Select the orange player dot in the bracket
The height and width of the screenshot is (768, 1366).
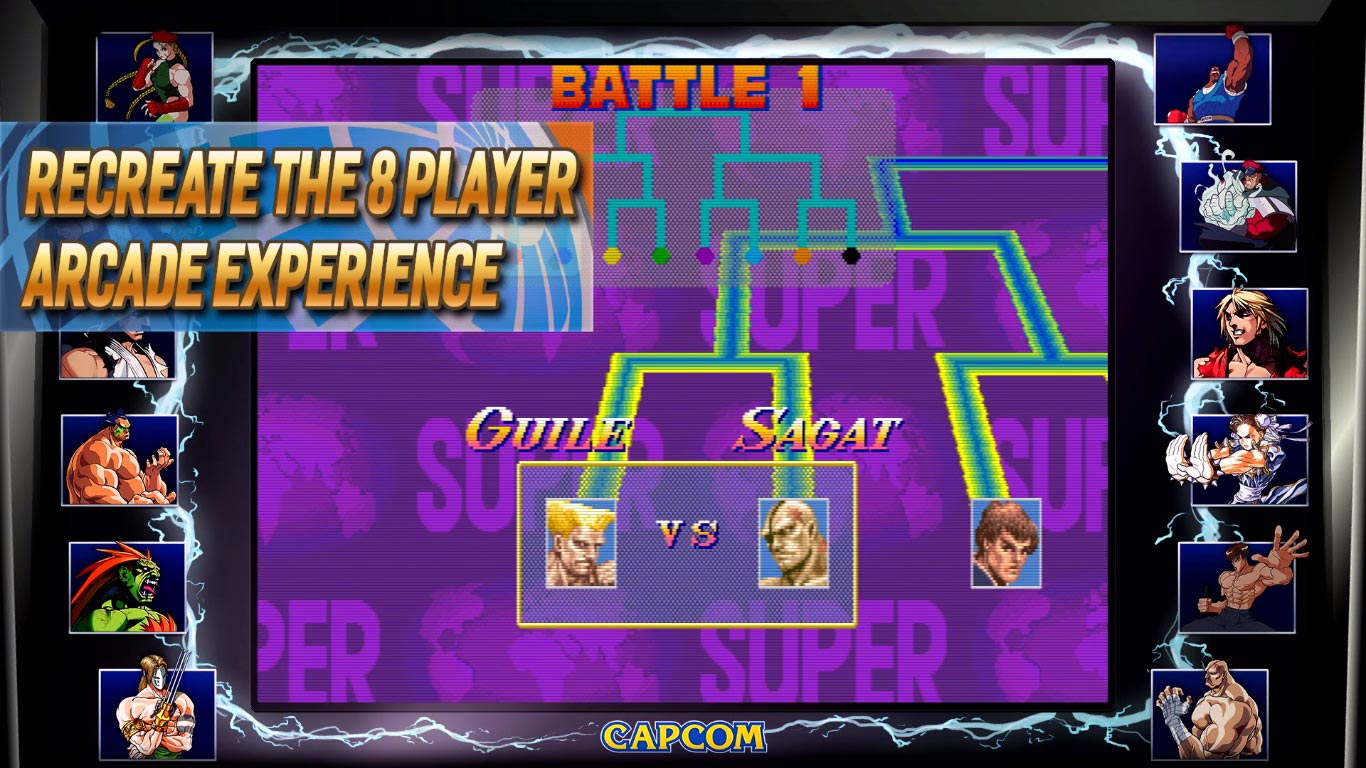pyautogui.click(x=802, y=256)
